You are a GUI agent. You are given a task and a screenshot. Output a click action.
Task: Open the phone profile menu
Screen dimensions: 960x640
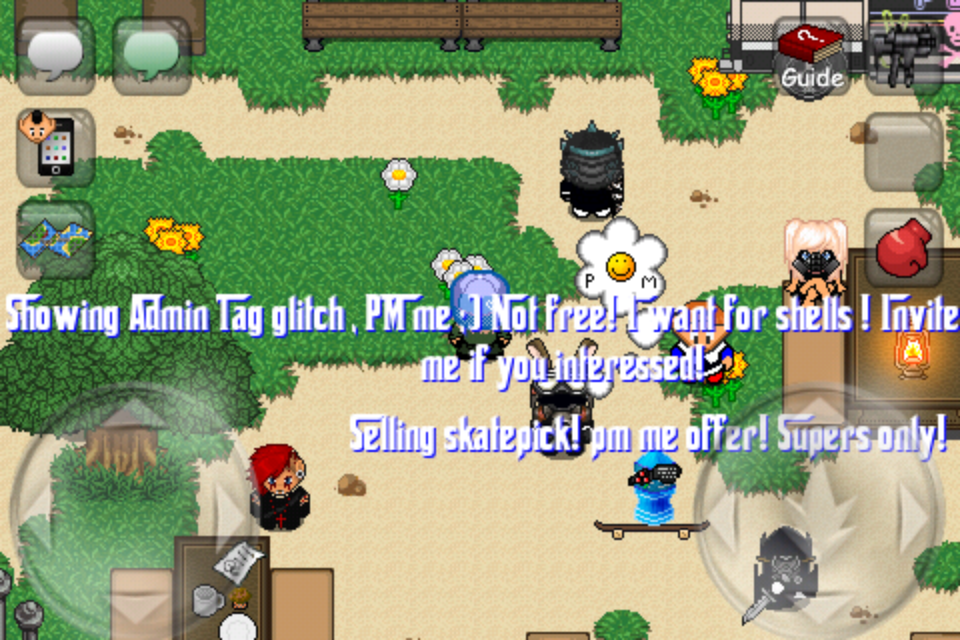[56, 148]
